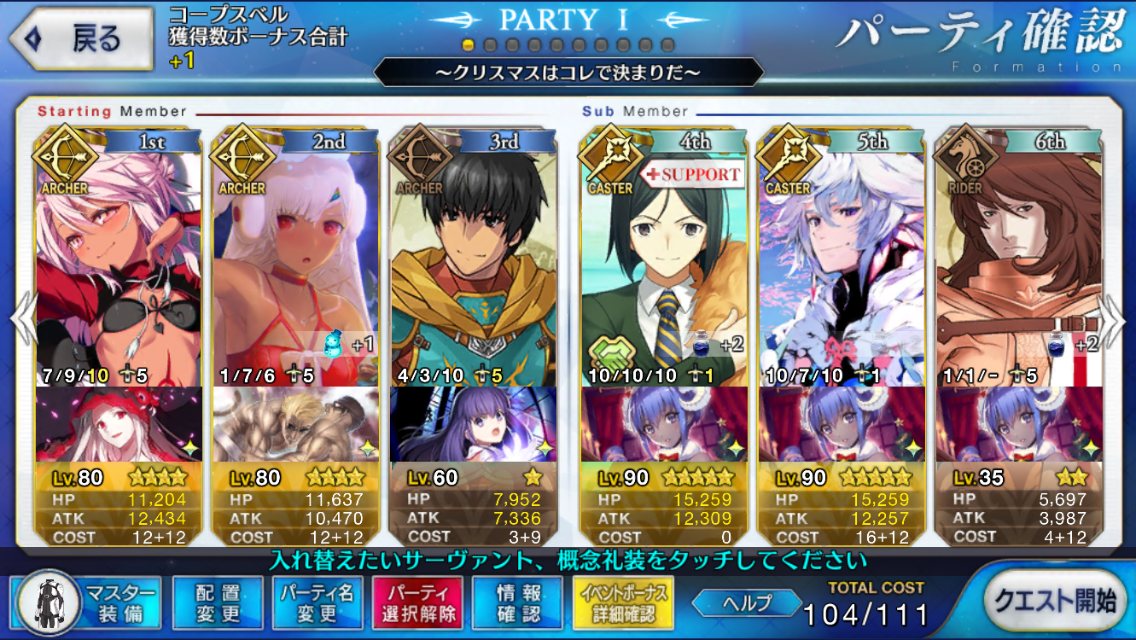Tap the 3rd member's craft essence

tap(472, 424)
